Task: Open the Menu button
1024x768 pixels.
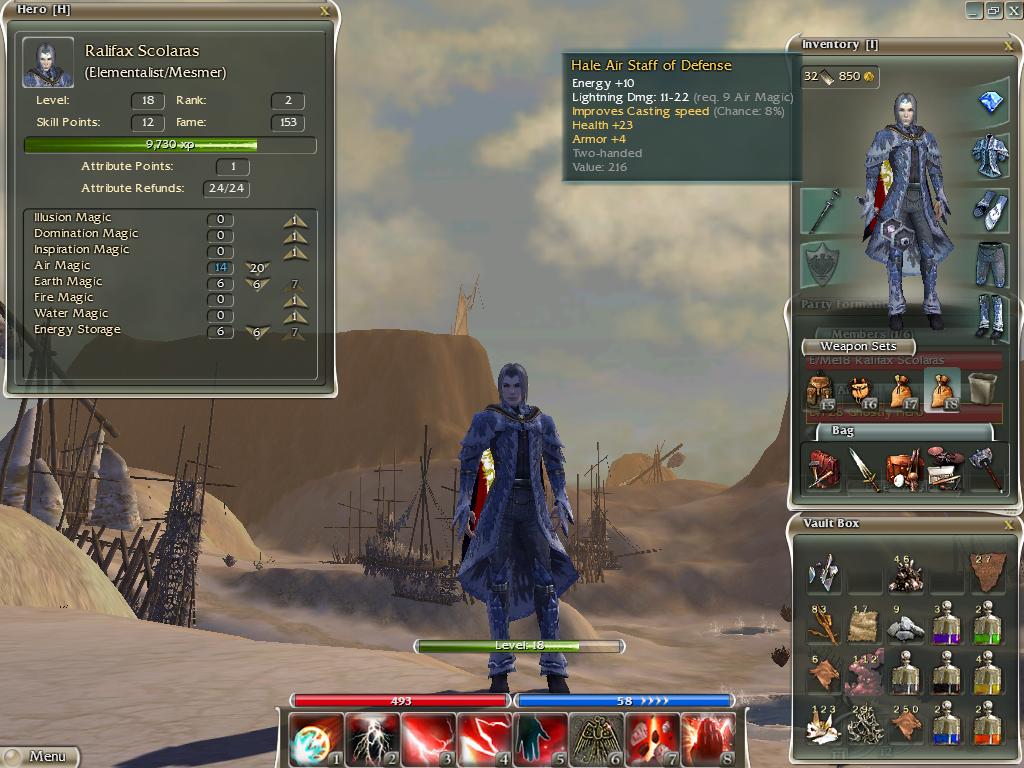Action: (x=40, y=756)
